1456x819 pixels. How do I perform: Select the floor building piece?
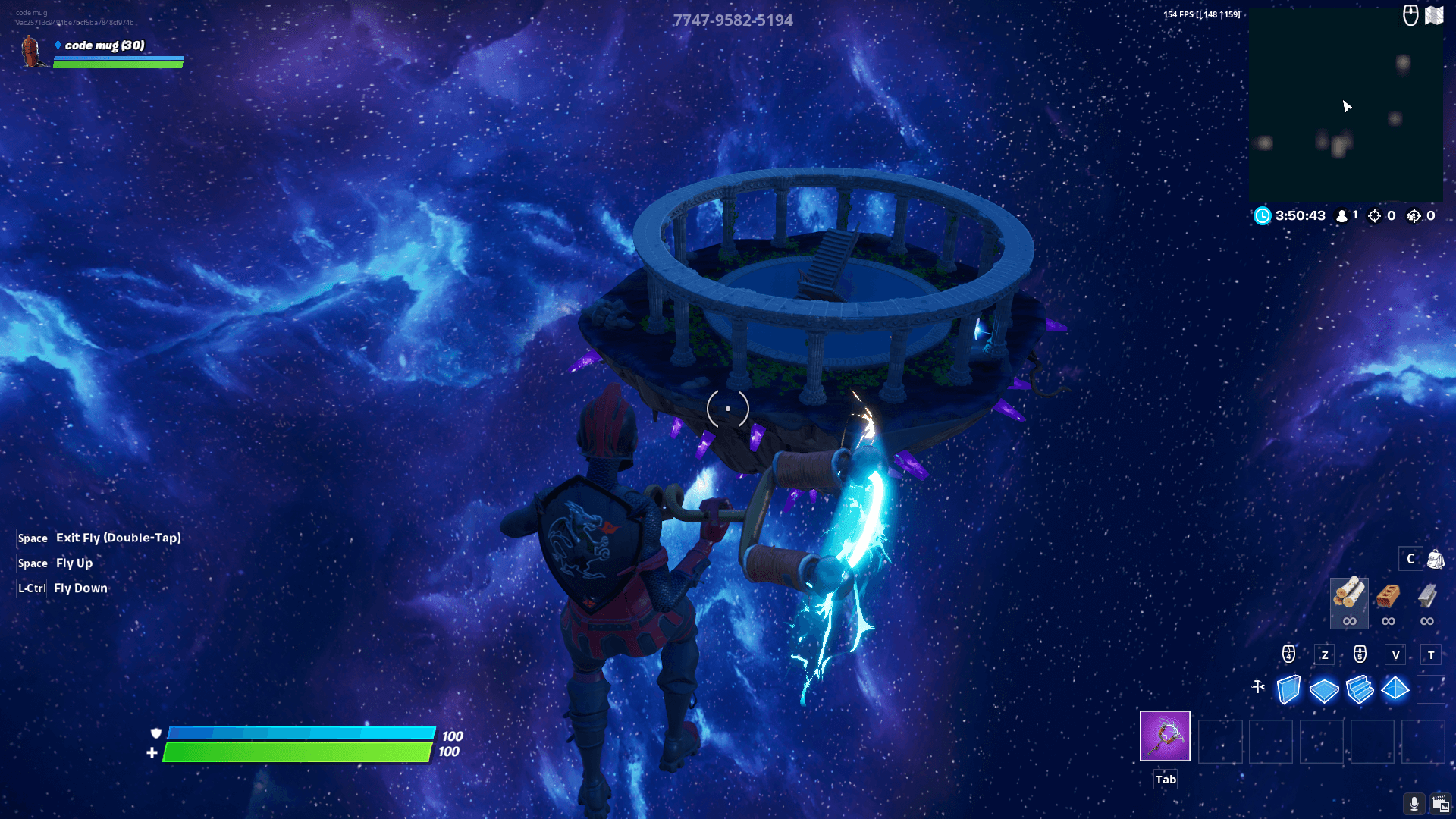coord(1323,690)
